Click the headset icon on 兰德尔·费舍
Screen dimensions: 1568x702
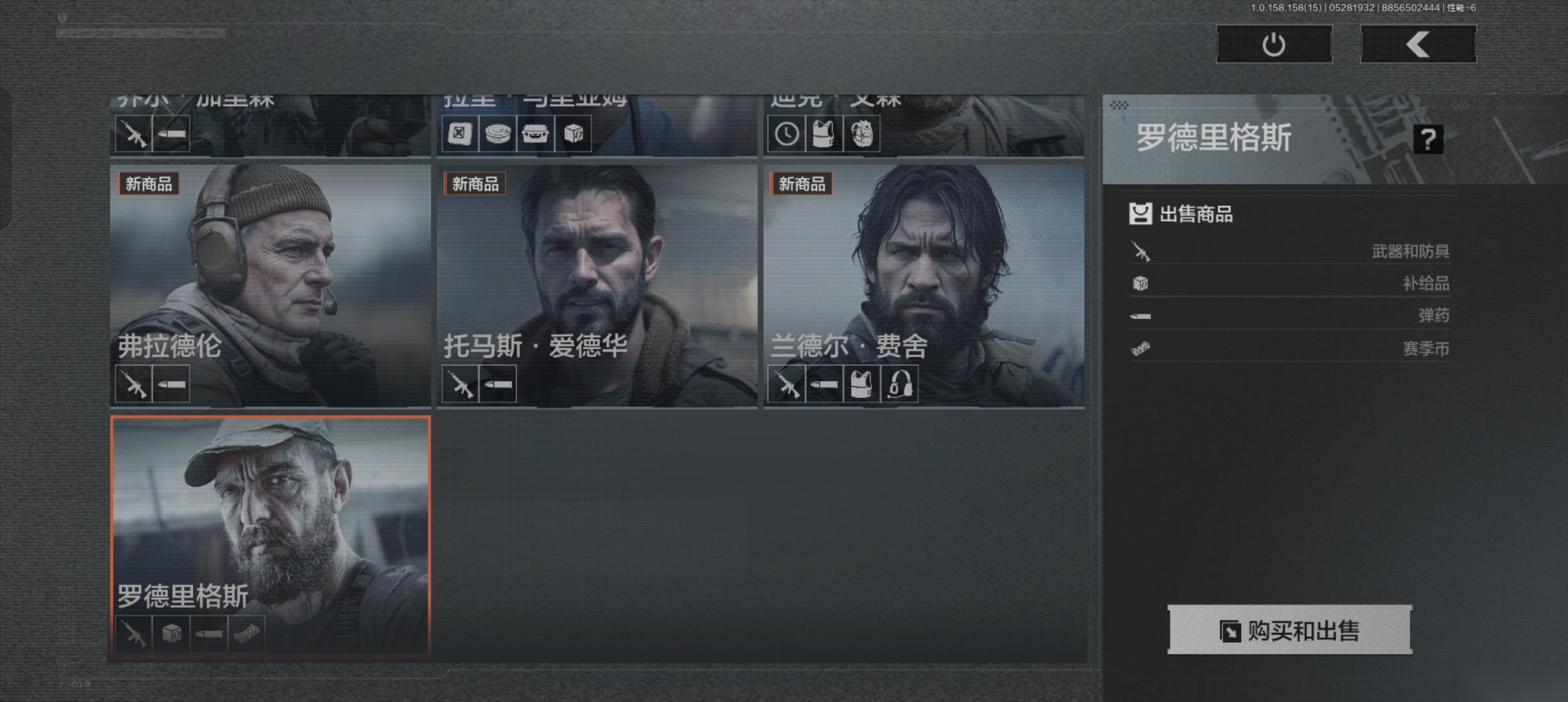pyautogui.click(x=900, y=384)
